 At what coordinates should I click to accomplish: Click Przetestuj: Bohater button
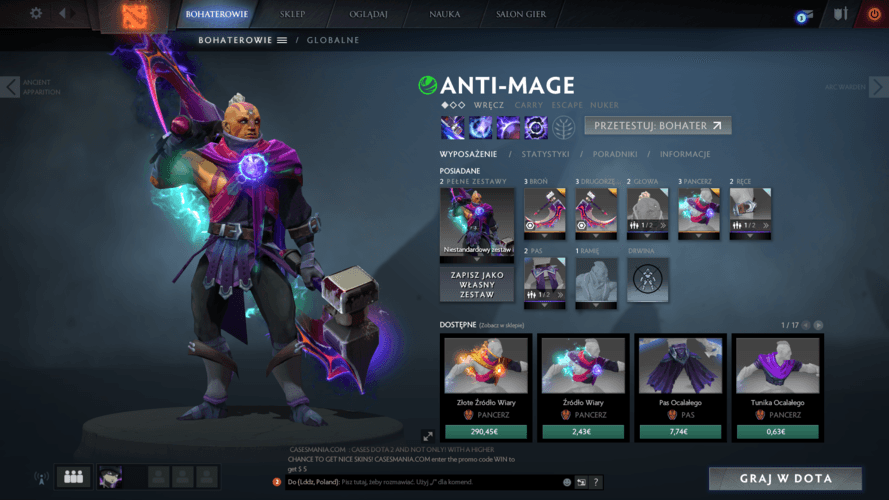pos(657,126)
